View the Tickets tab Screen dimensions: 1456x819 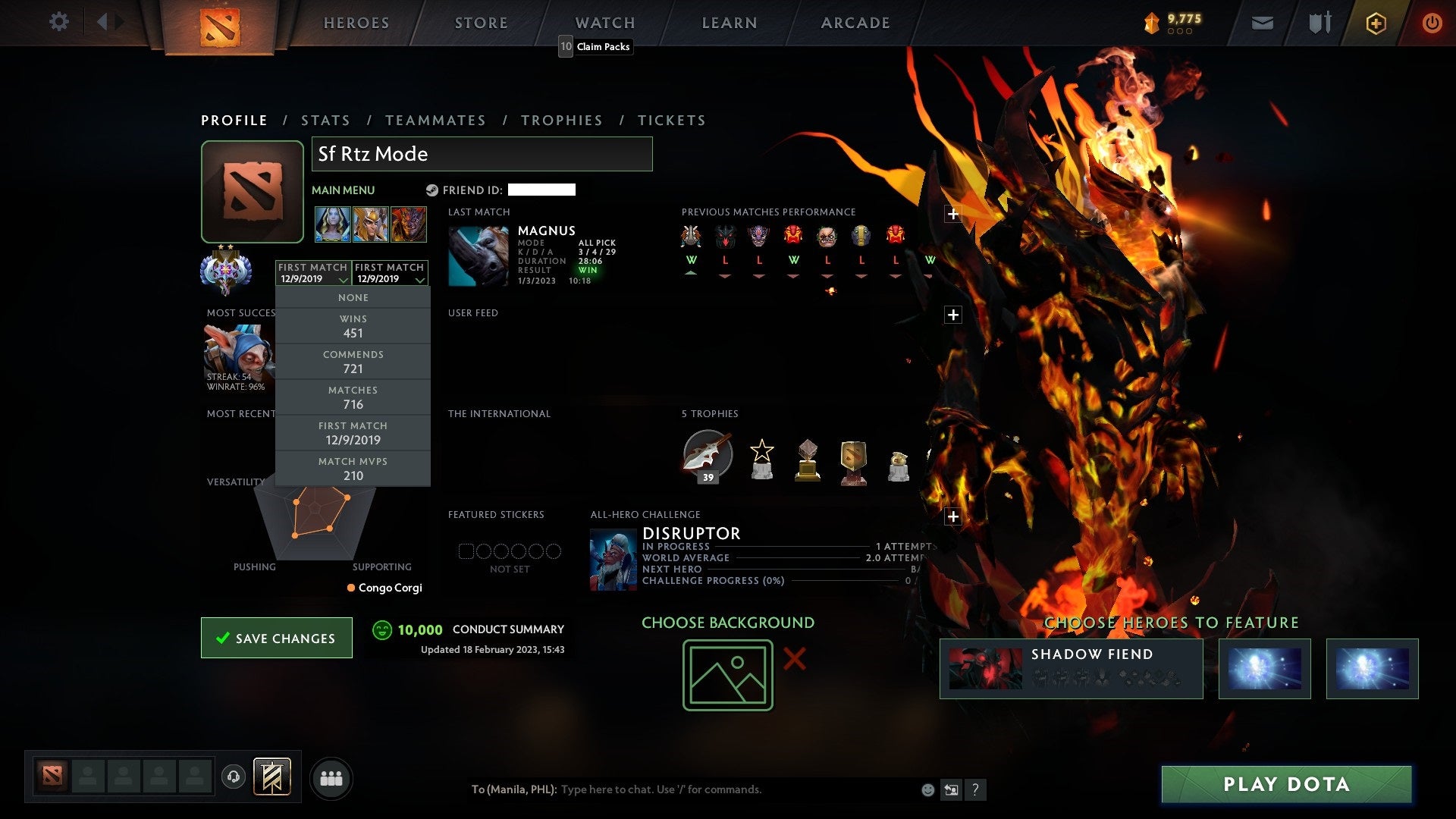click(671, 121)
